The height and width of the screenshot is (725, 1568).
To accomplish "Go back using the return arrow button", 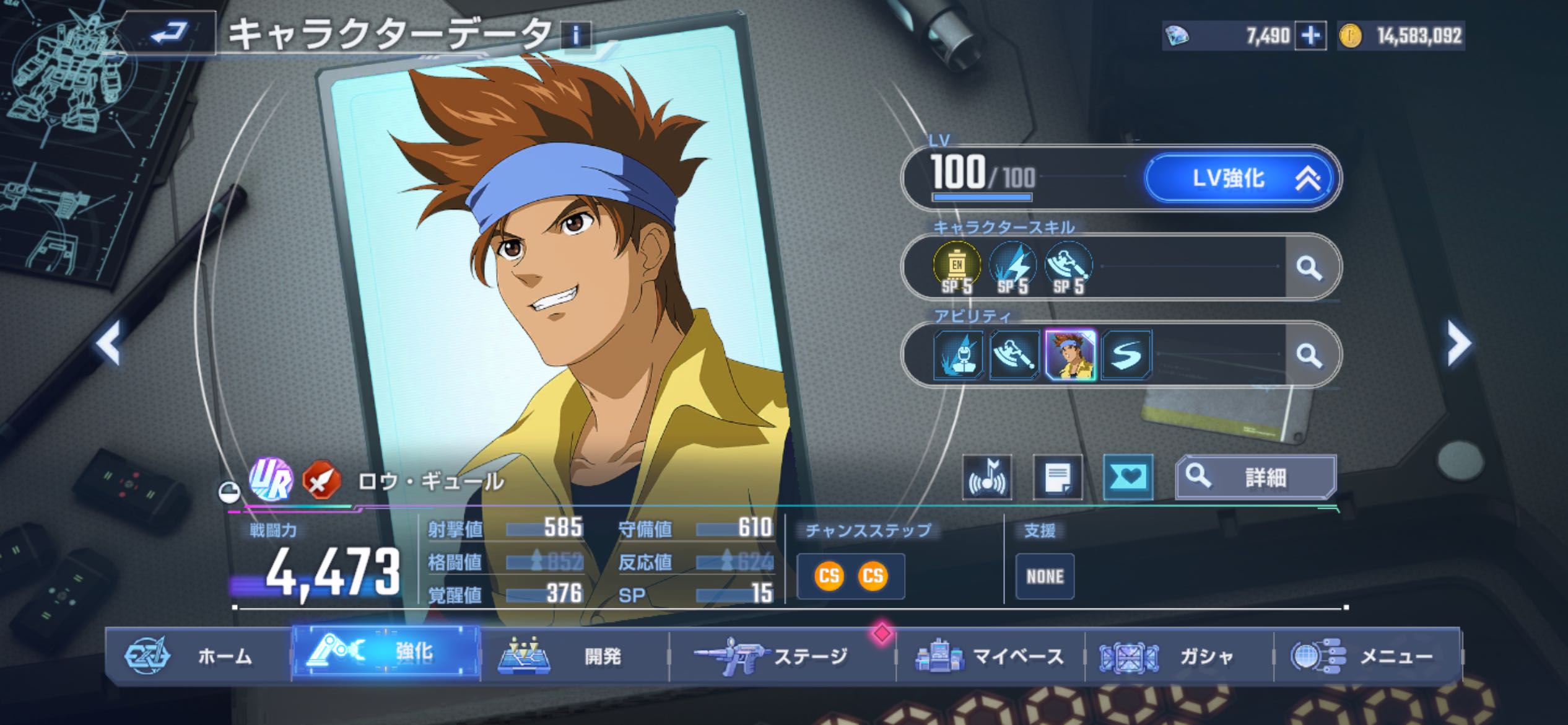I will (168, 32).
